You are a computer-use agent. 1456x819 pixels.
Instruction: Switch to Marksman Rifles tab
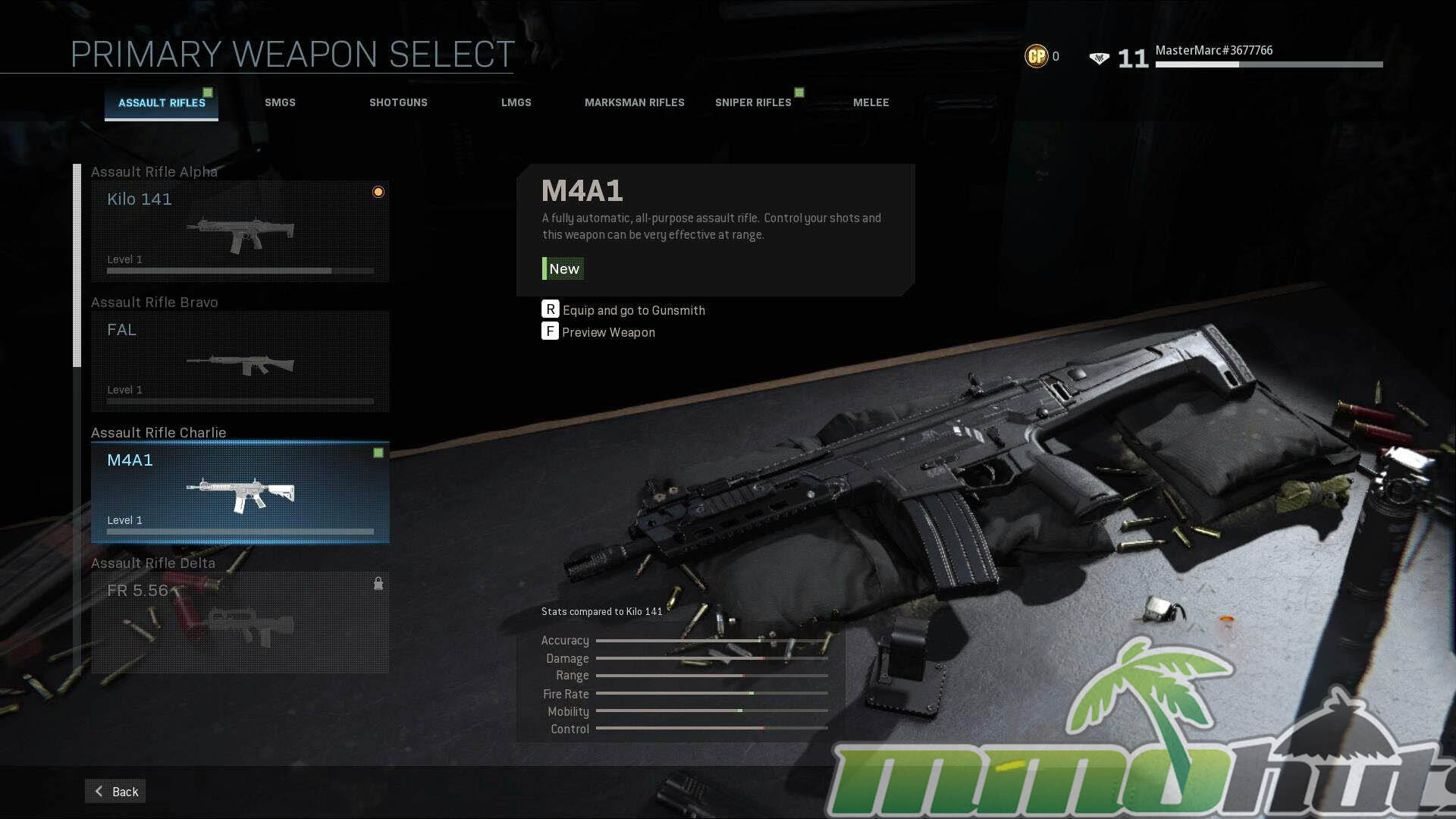coord(634,103)
